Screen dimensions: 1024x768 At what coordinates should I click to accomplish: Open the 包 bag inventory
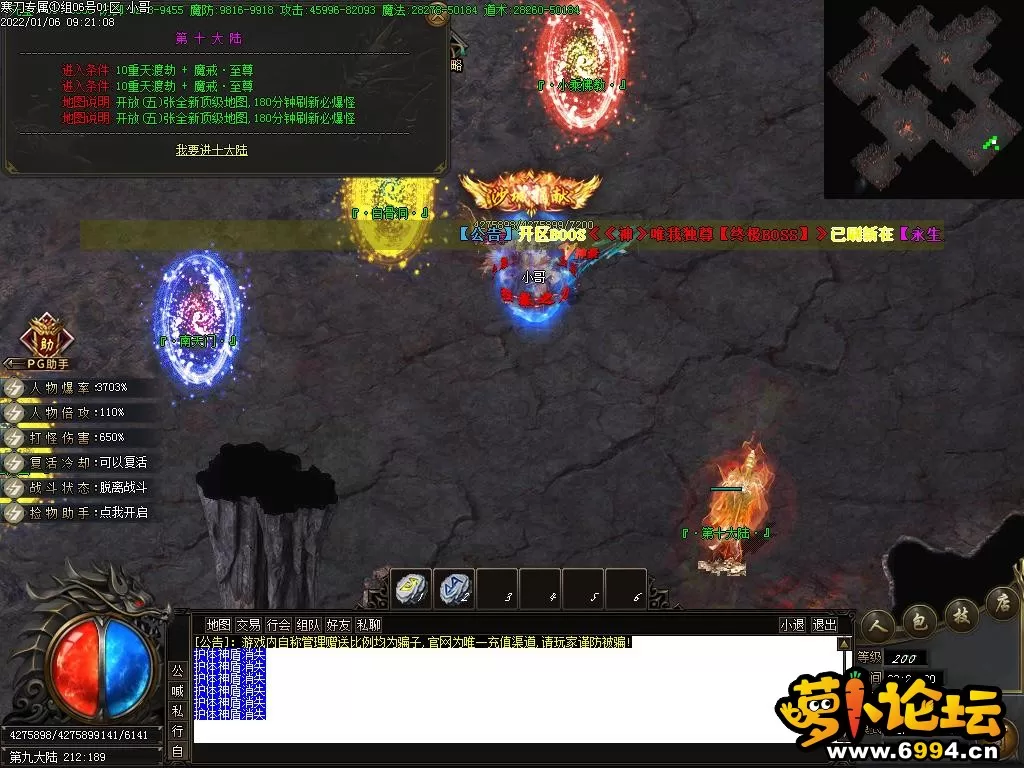pos(917,617)
